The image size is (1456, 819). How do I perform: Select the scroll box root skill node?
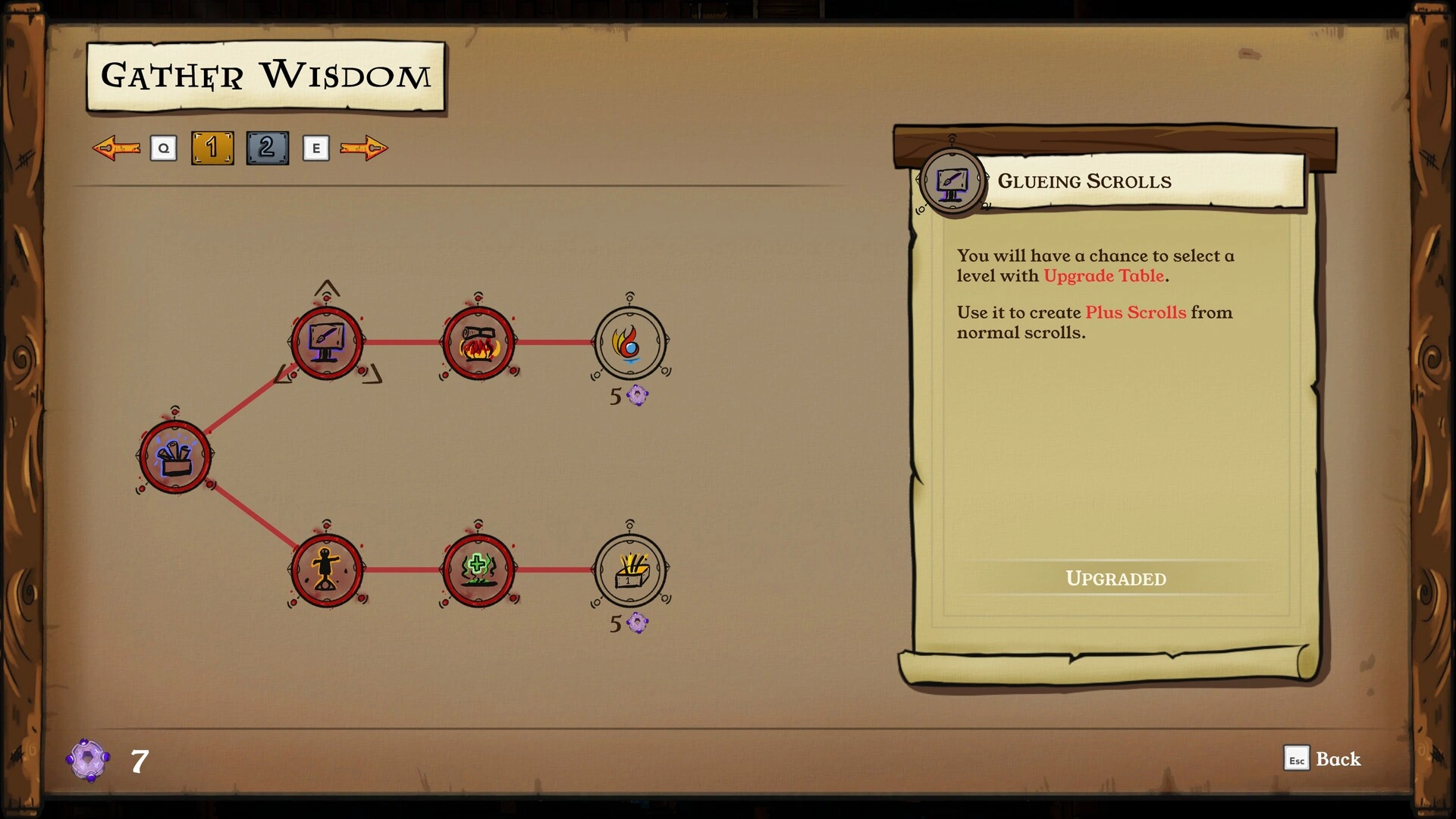tap(175, 457)
